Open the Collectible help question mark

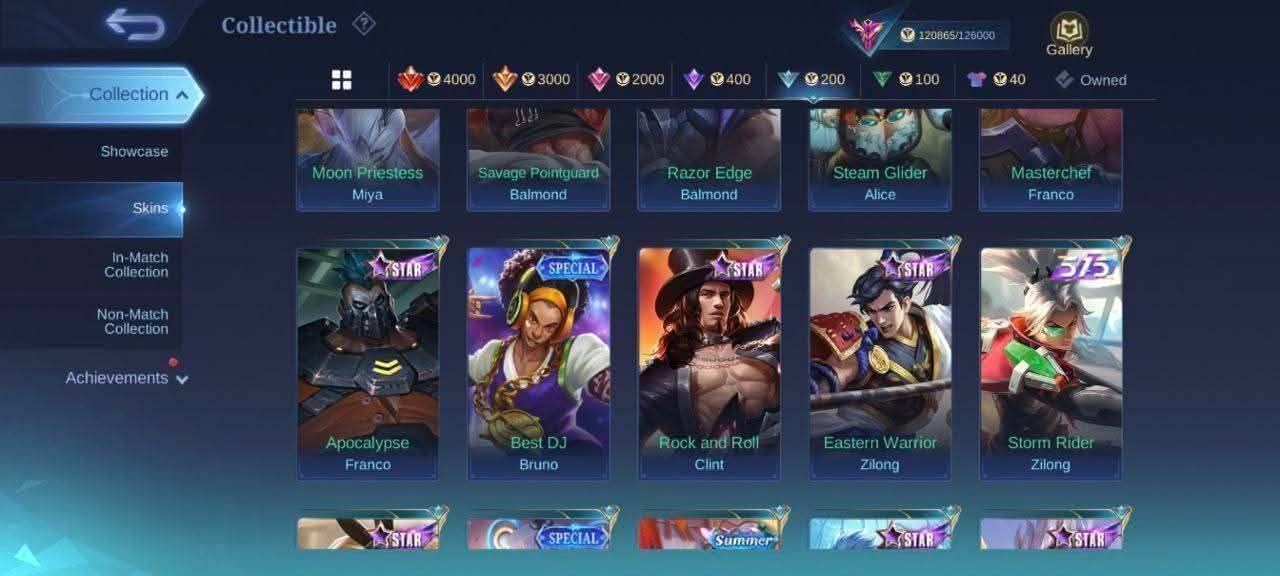pyautogui.click(x=363, y=24)
